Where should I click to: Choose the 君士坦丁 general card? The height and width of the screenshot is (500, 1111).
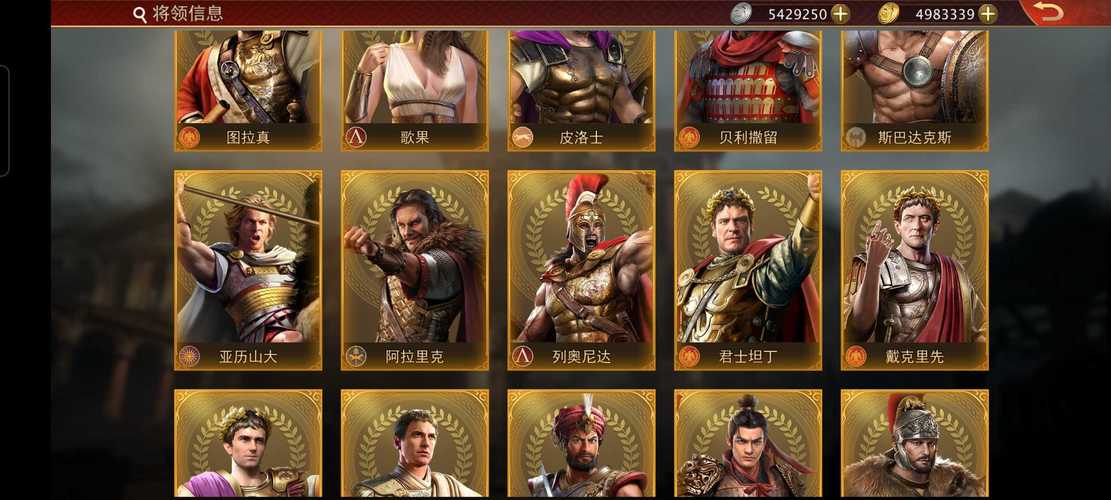(x=748, y=270)
